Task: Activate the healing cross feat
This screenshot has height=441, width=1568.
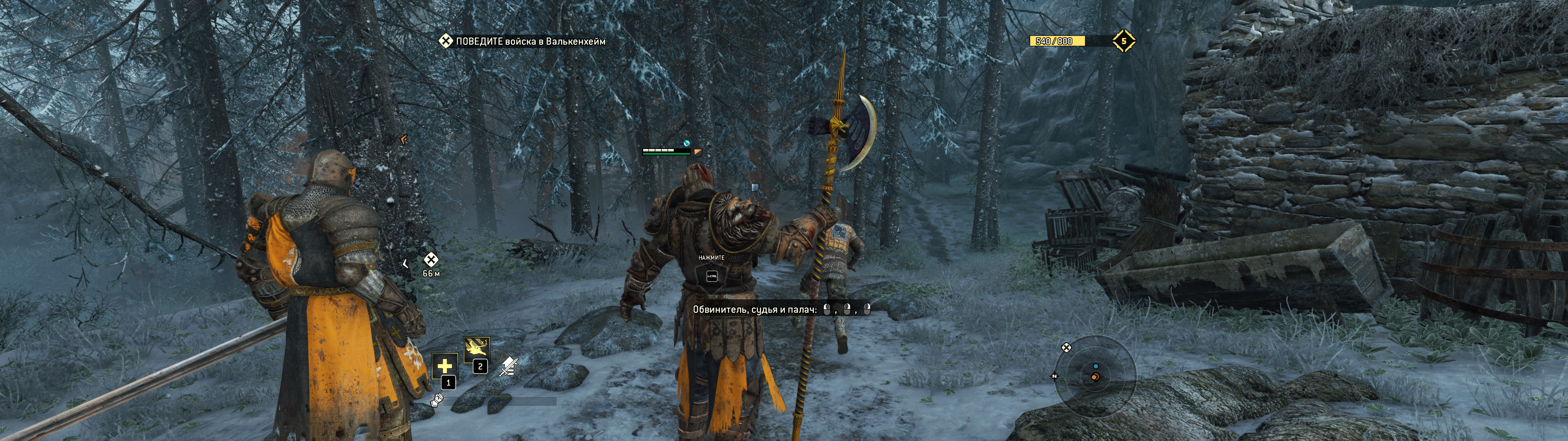Action: pyautogui.click(x=444, y=365)
